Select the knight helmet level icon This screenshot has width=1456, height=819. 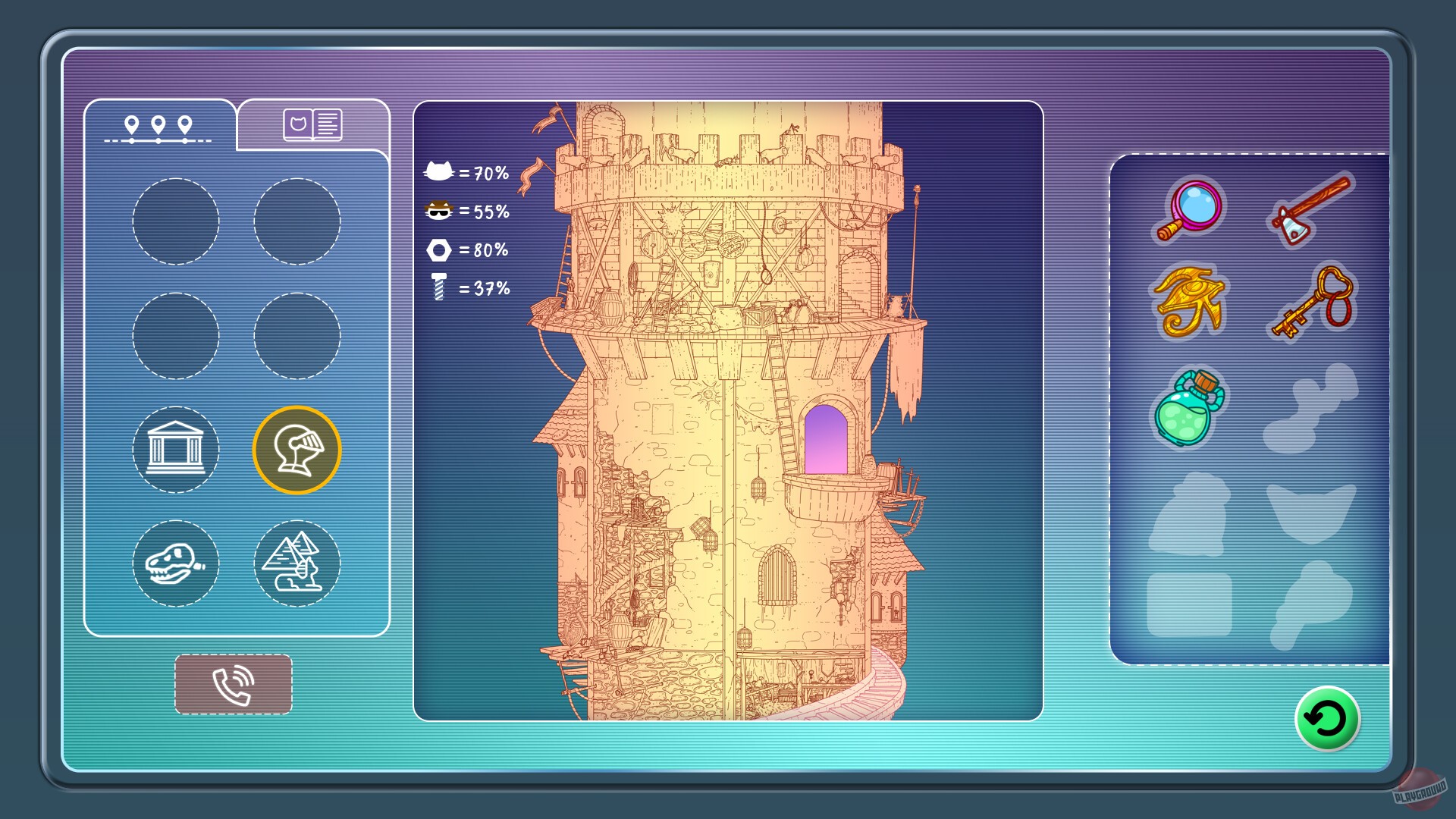pos(296,449)
